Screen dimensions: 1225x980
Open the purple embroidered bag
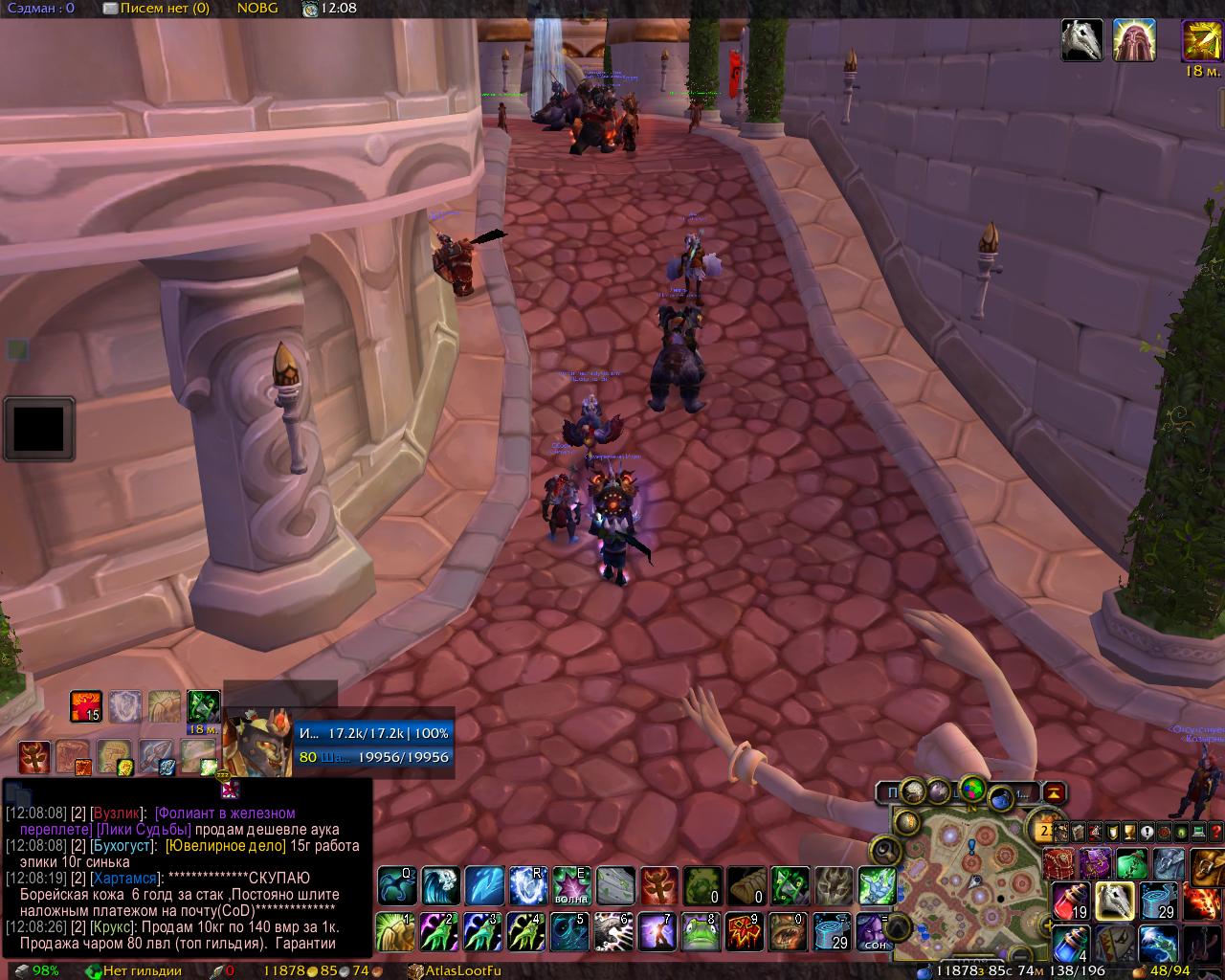pos(1095,863)
